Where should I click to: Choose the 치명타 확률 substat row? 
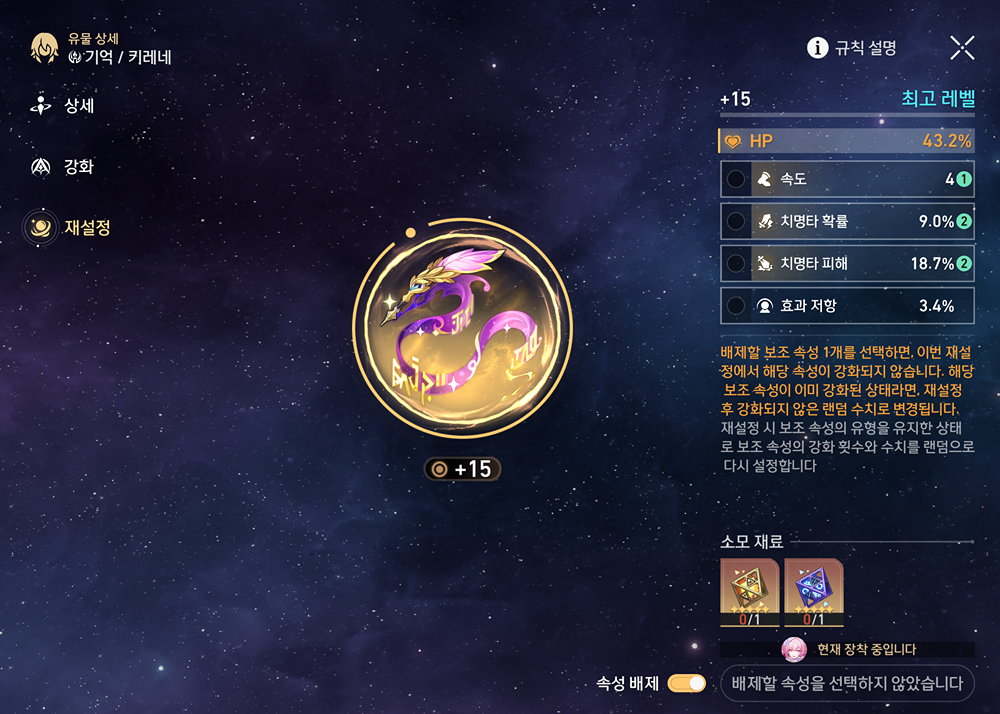(x=846, y=222)
